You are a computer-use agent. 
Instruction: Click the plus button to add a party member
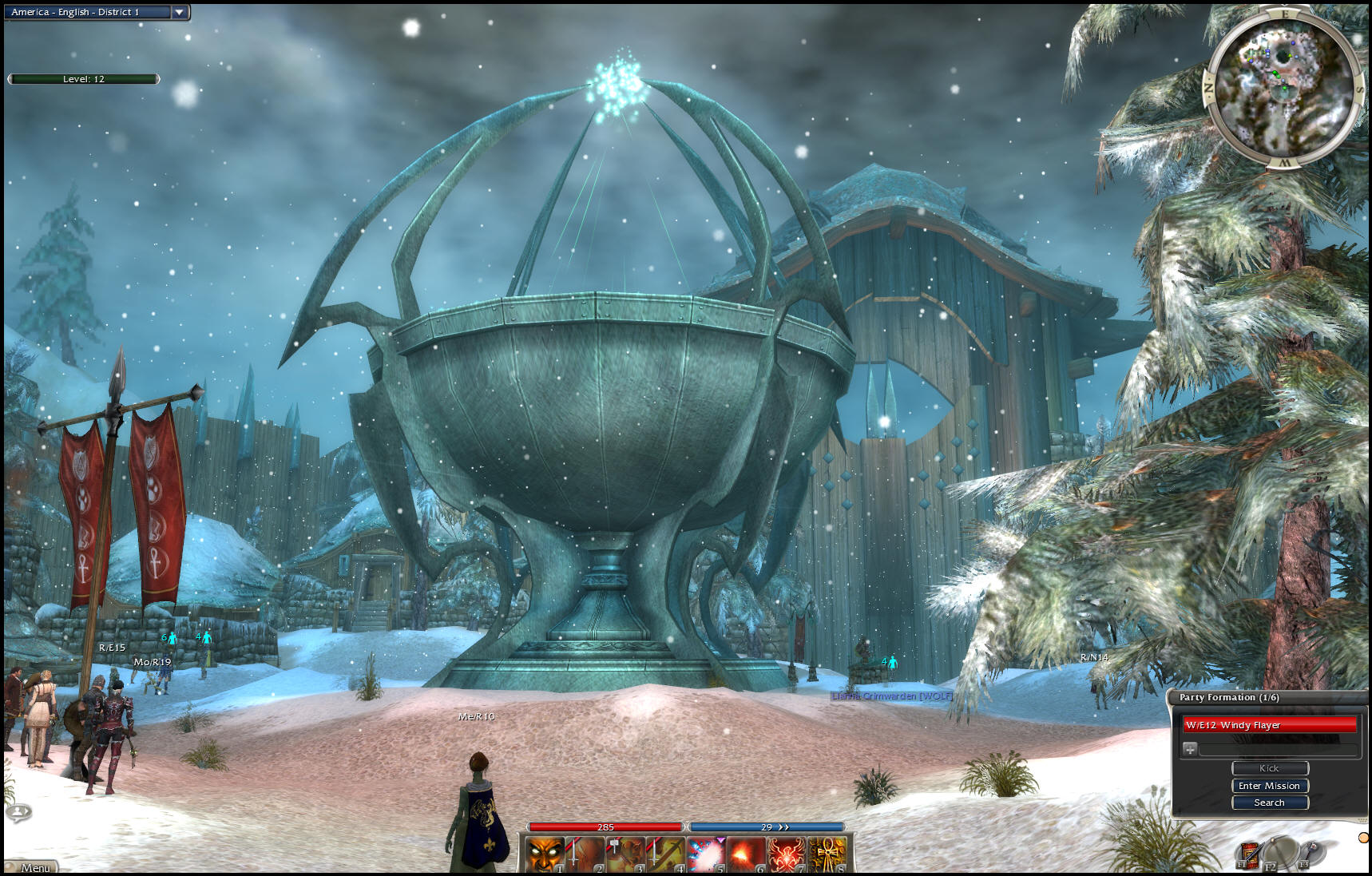[1190, 749]
